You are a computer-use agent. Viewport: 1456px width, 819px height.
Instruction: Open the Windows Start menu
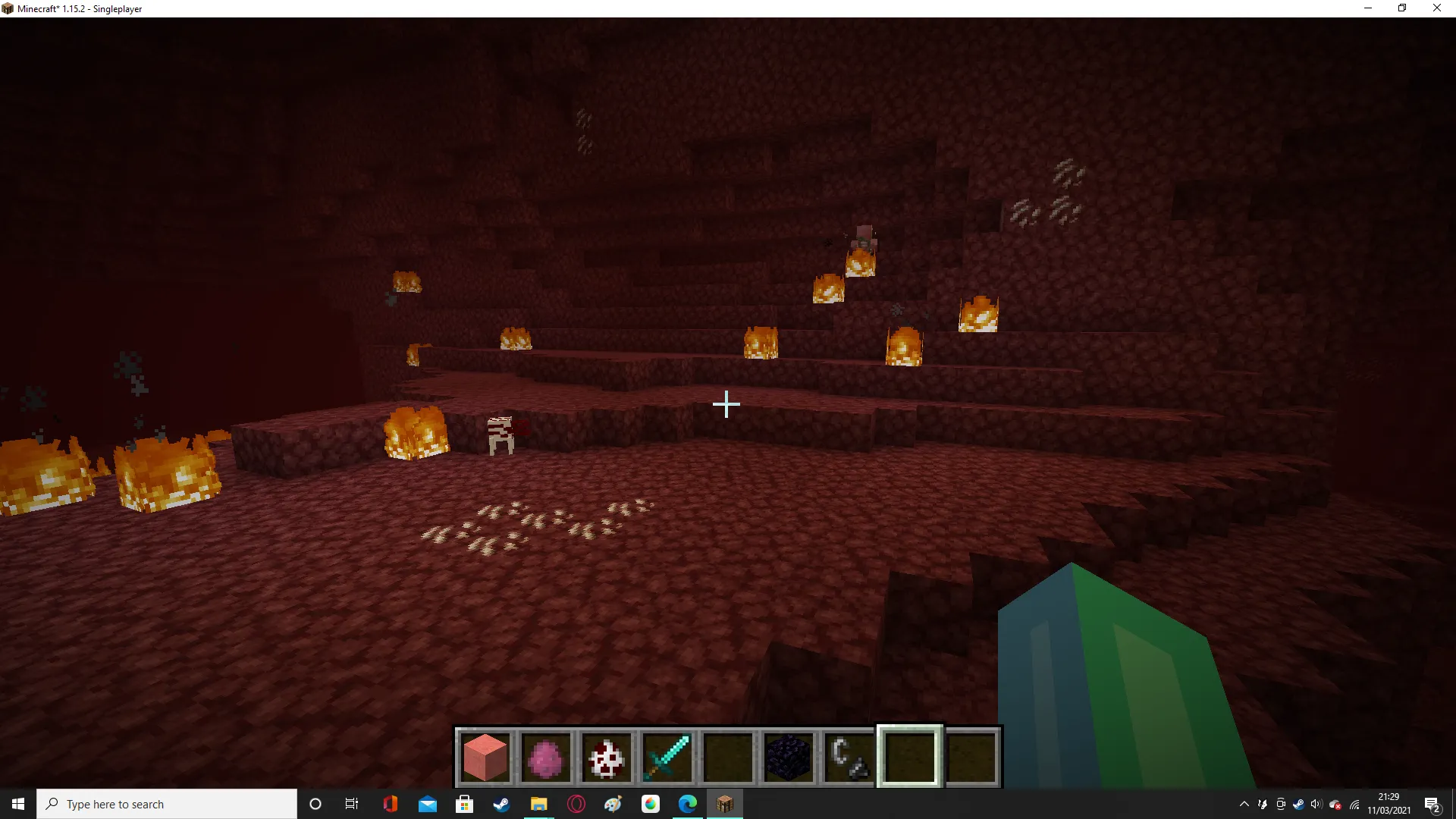tap(17, 804)
